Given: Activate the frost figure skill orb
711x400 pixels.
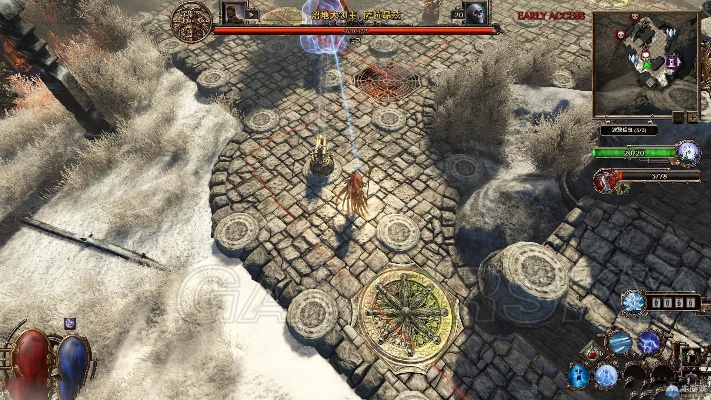Looking at the screenshot, I should [607, 375].
